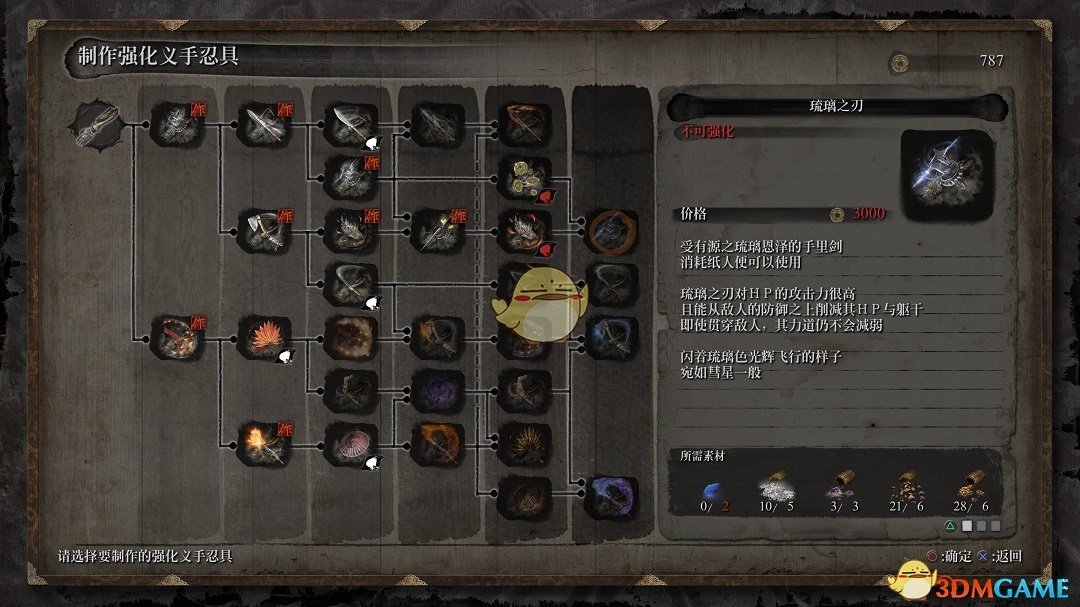
Task: Pick the pink umbrella tool node
Action: [350, 445]
